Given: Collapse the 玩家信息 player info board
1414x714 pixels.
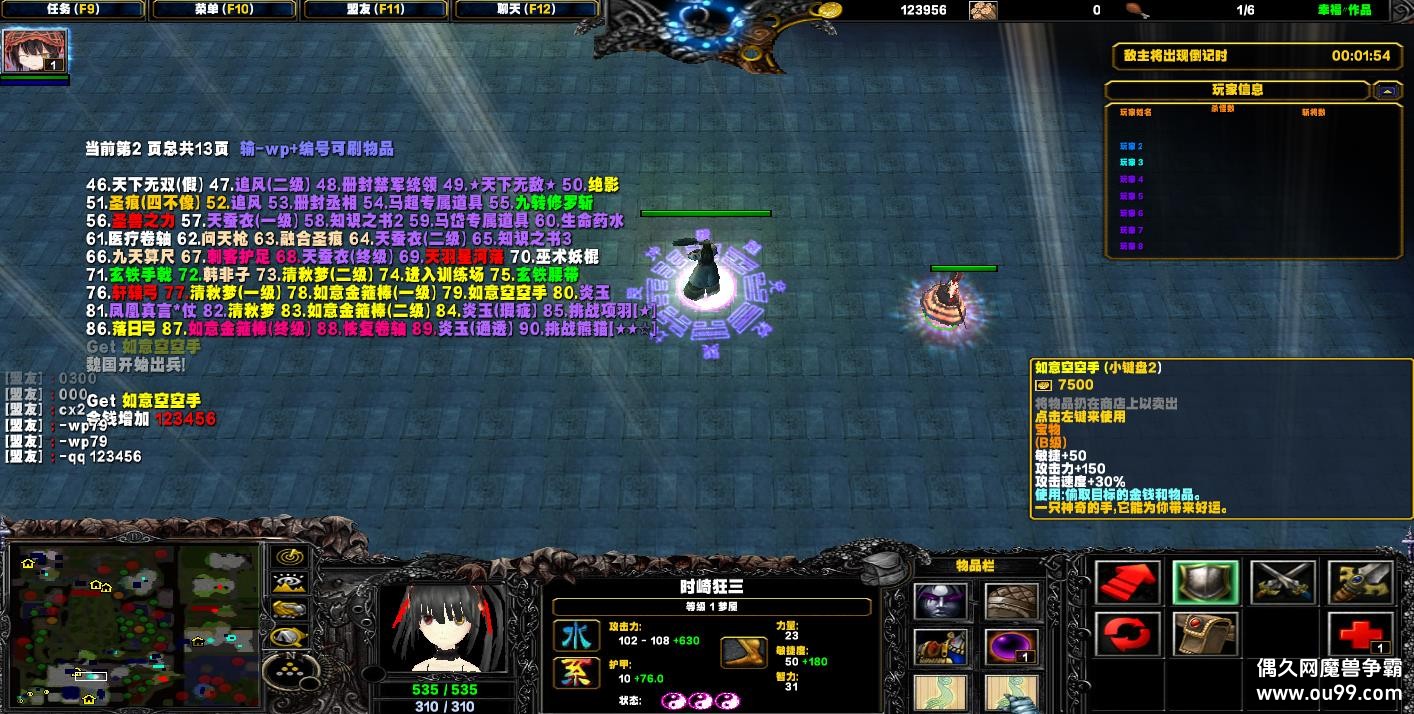Looking at the screenshot, I should pyautogui.click(x=1387, y=91).
